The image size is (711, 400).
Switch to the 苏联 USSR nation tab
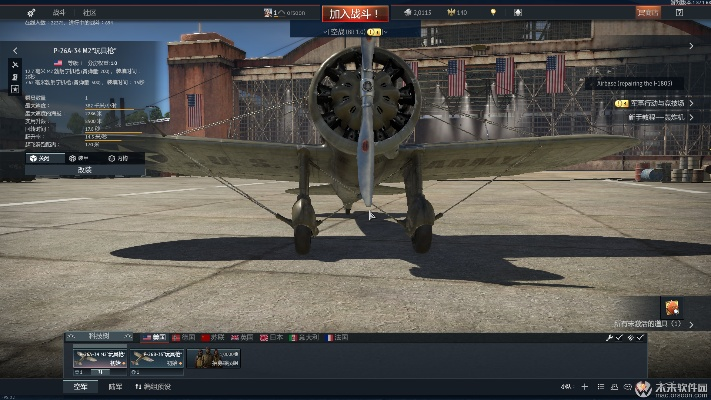pos(214,338)
